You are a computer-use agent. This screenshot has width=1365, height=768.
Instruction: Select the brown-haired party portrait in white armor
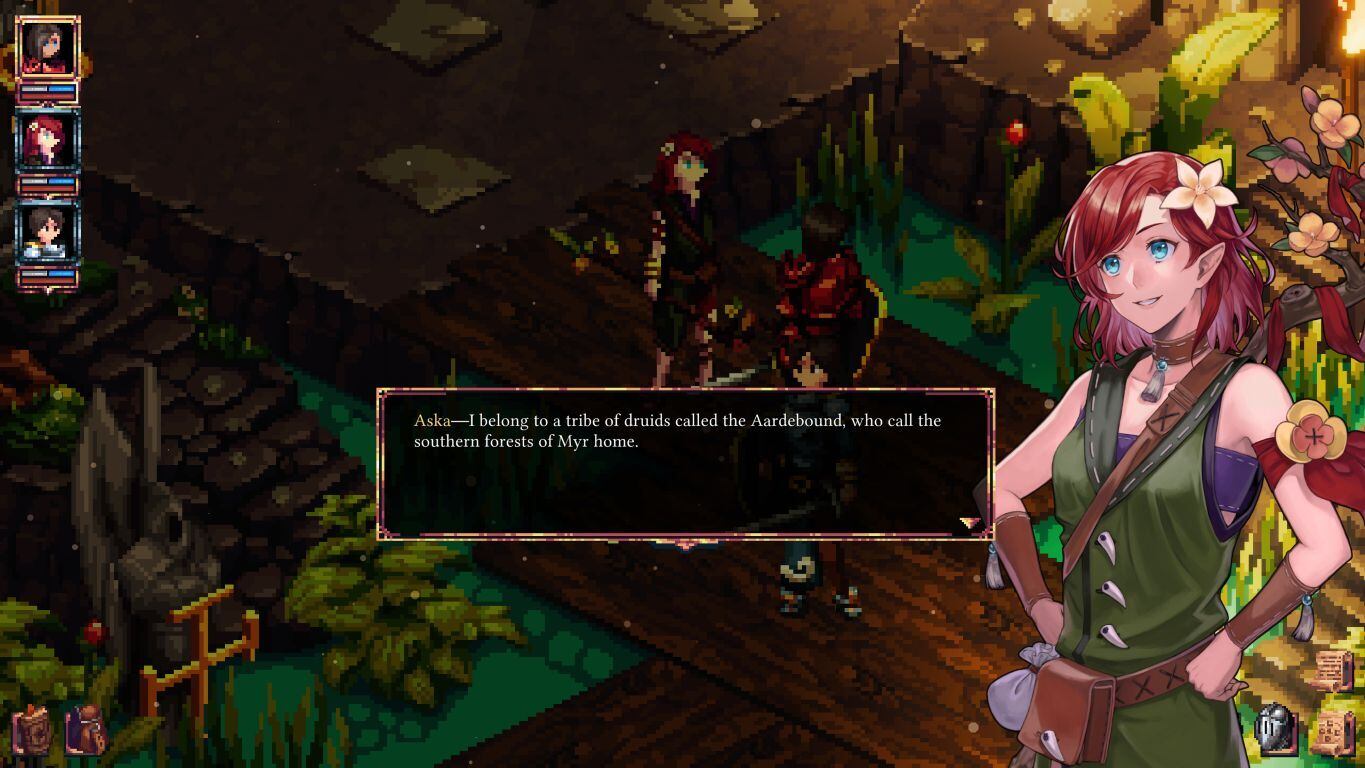pos(47,234)
